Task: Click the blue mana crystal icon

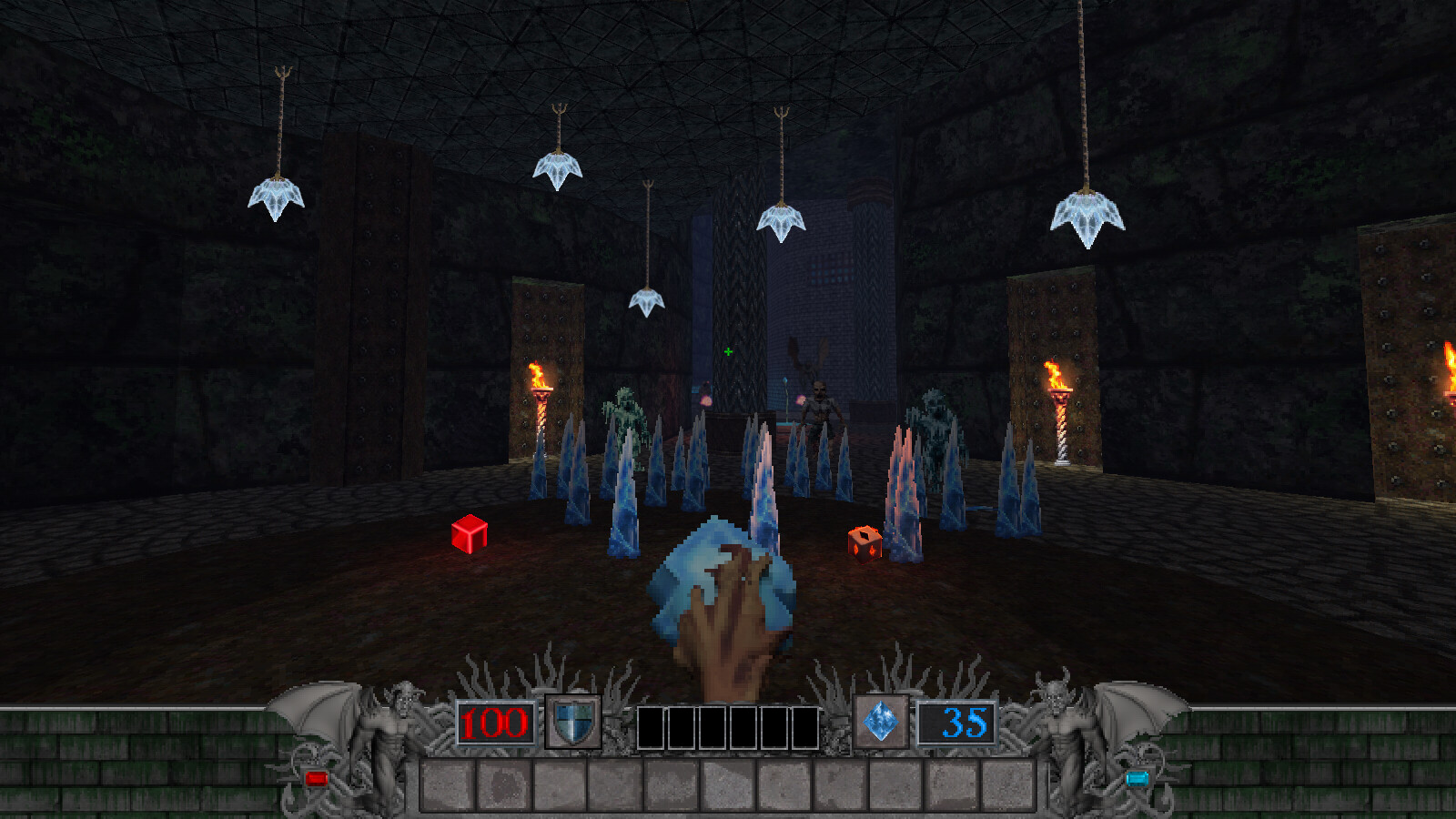Action: (880, 722)
